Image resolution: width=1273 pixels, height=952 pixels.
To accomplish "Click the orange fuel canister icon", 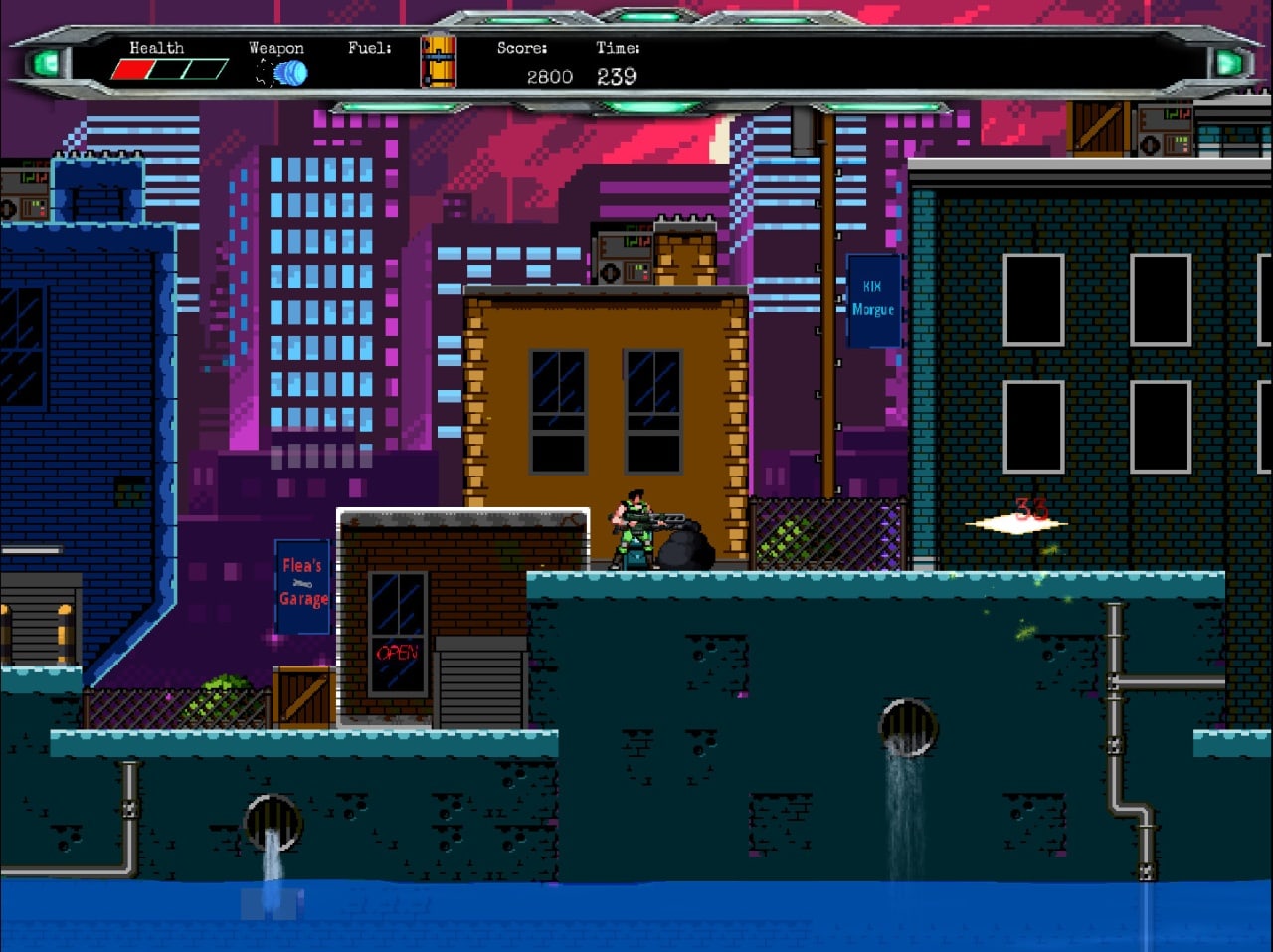I will pyautogui.click(x=438, y=62).
